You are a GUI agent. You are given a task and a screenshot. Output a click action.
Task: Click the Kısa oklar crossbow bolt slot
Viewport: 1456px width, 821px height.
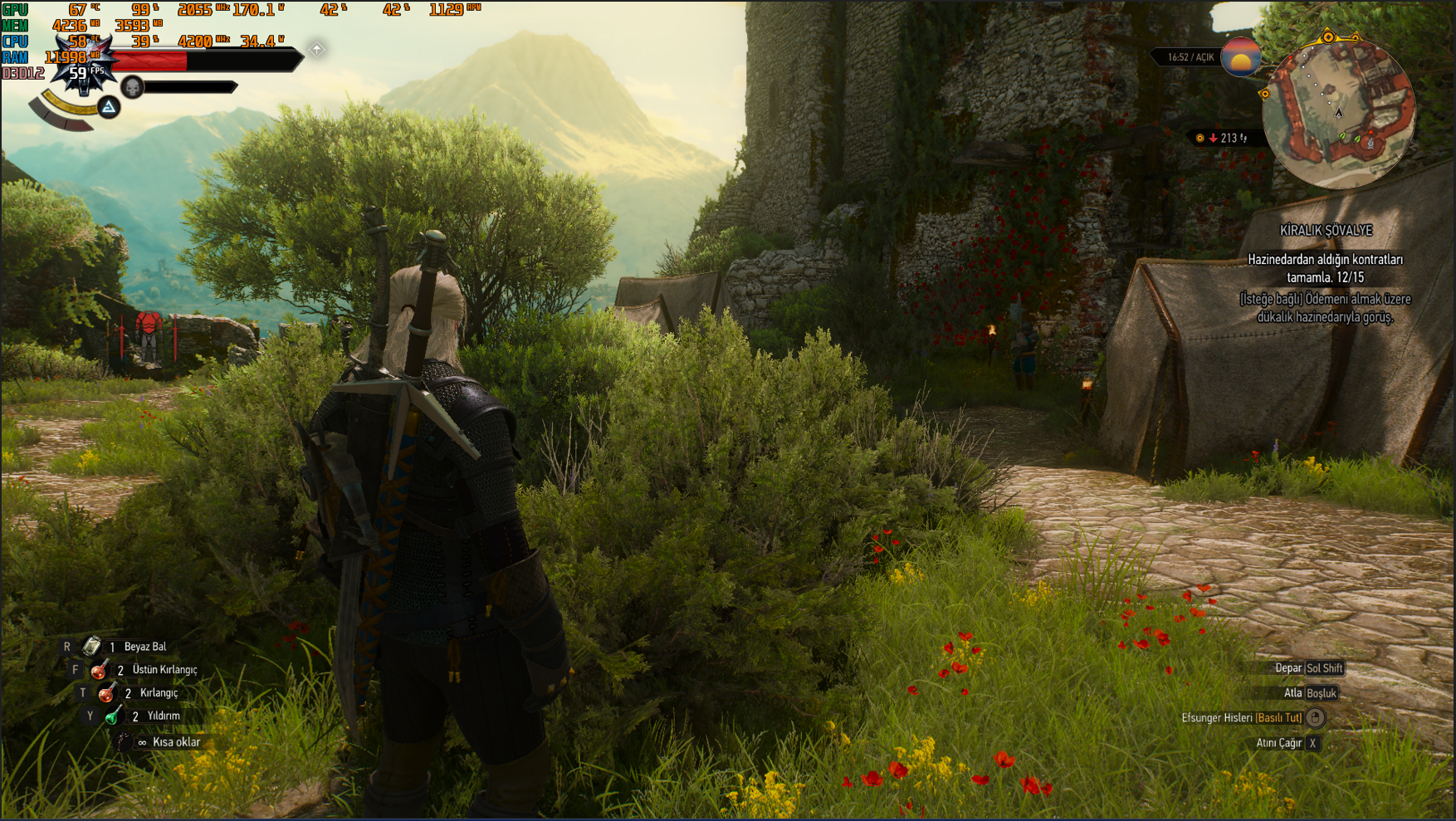123,742
